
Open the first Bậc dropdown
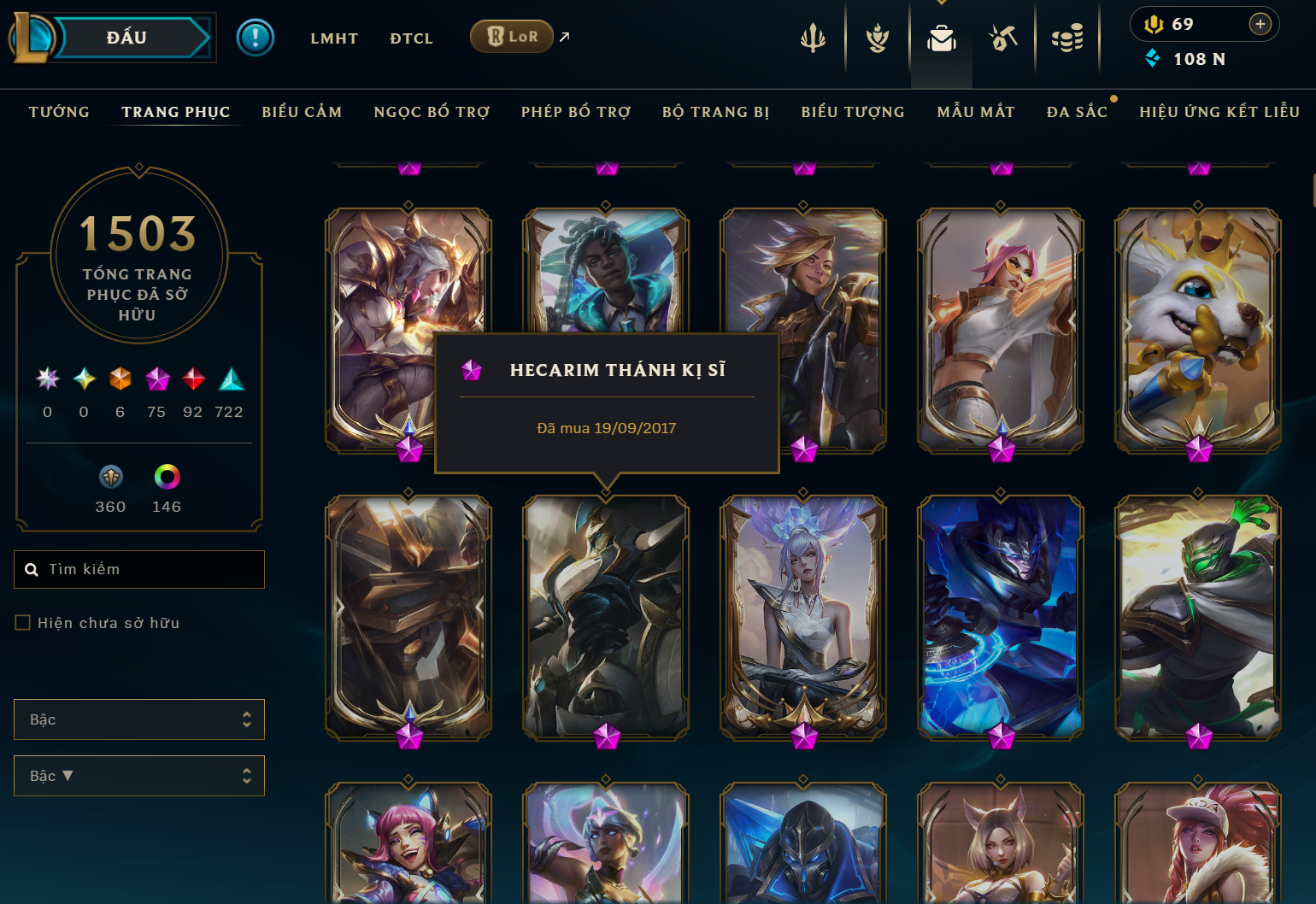coord(138,719)
